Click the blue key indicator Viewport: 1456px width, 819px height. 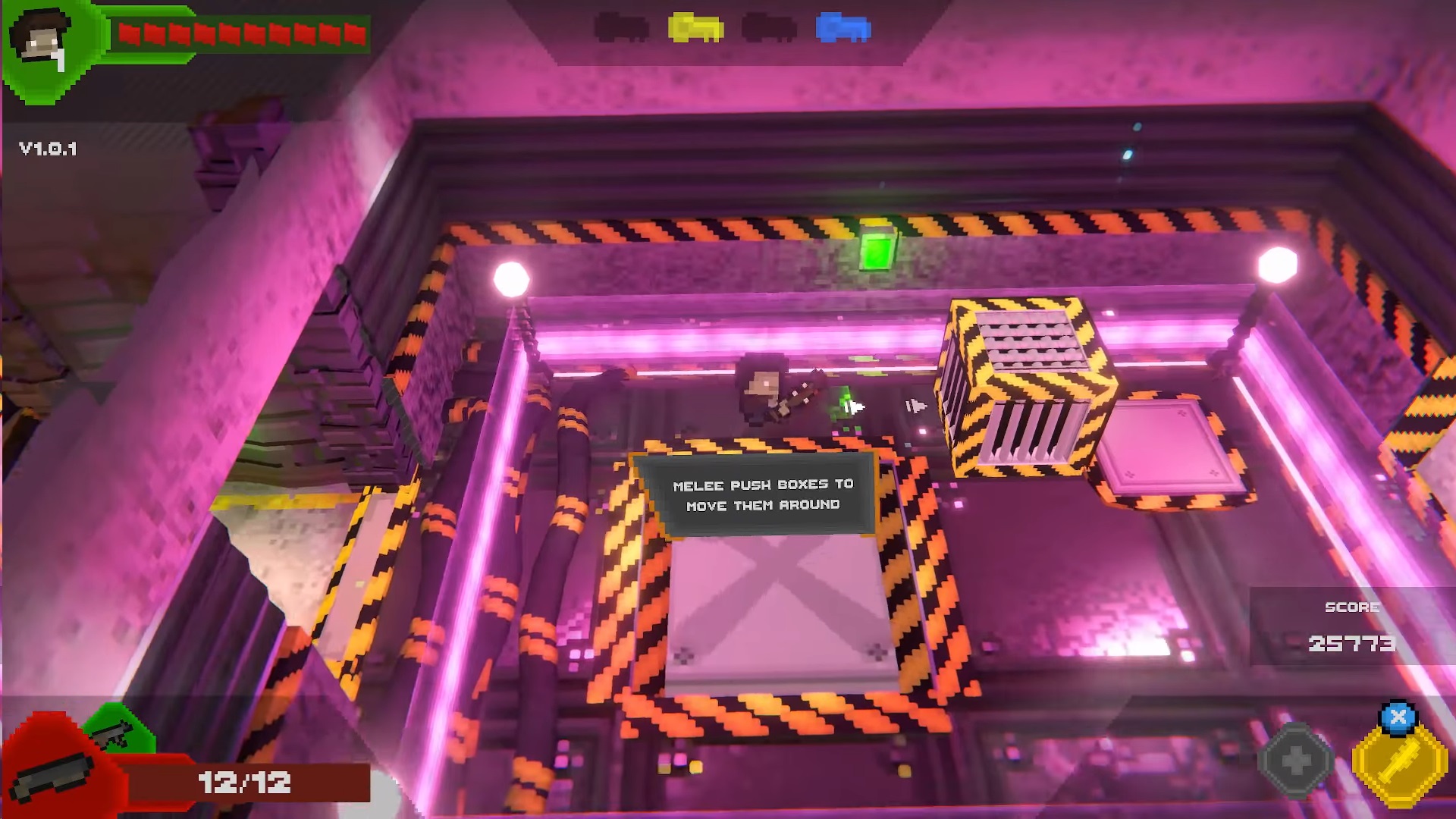843,28
